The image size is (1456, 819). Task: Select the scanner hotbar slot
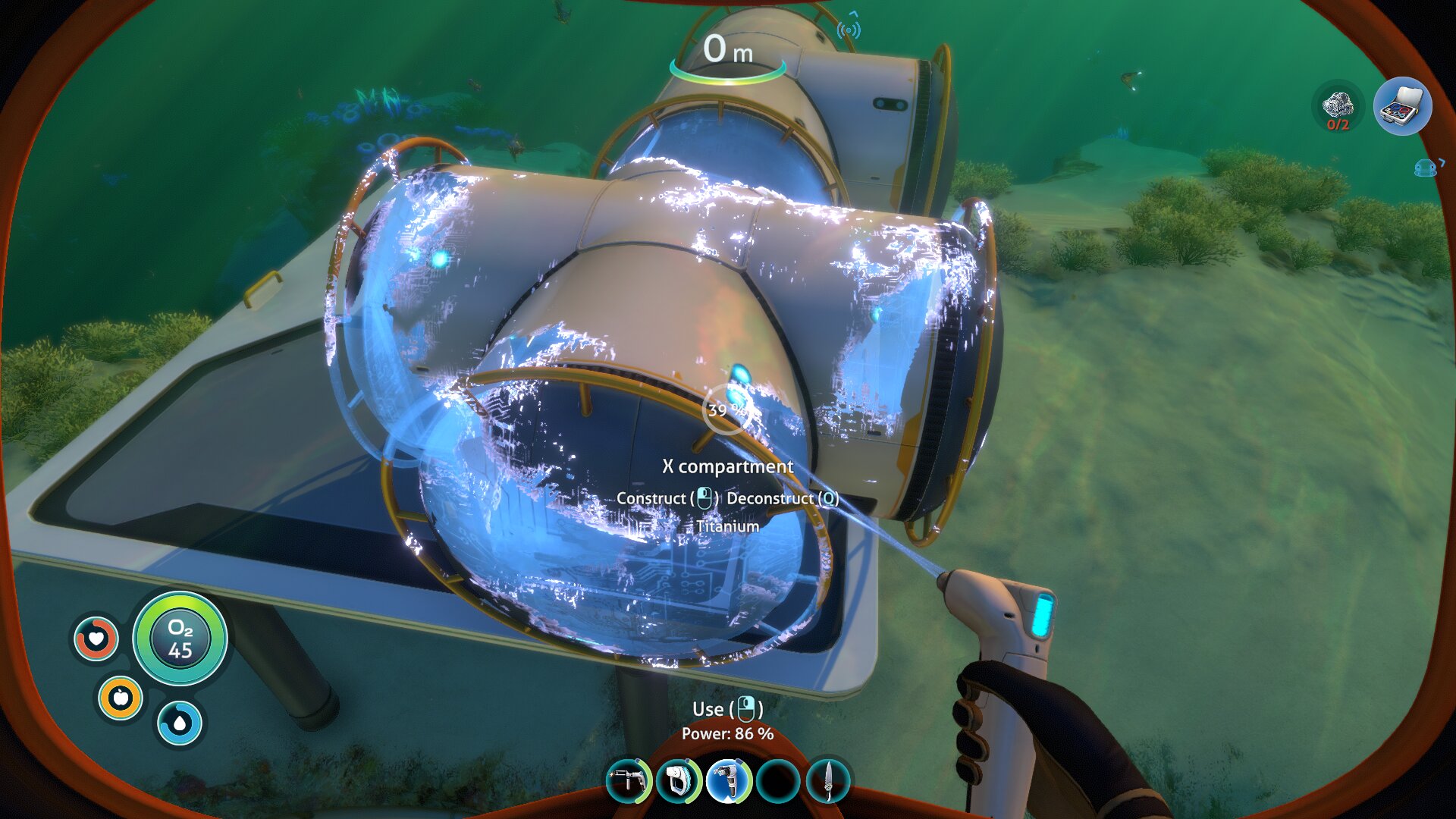point(679,780)
